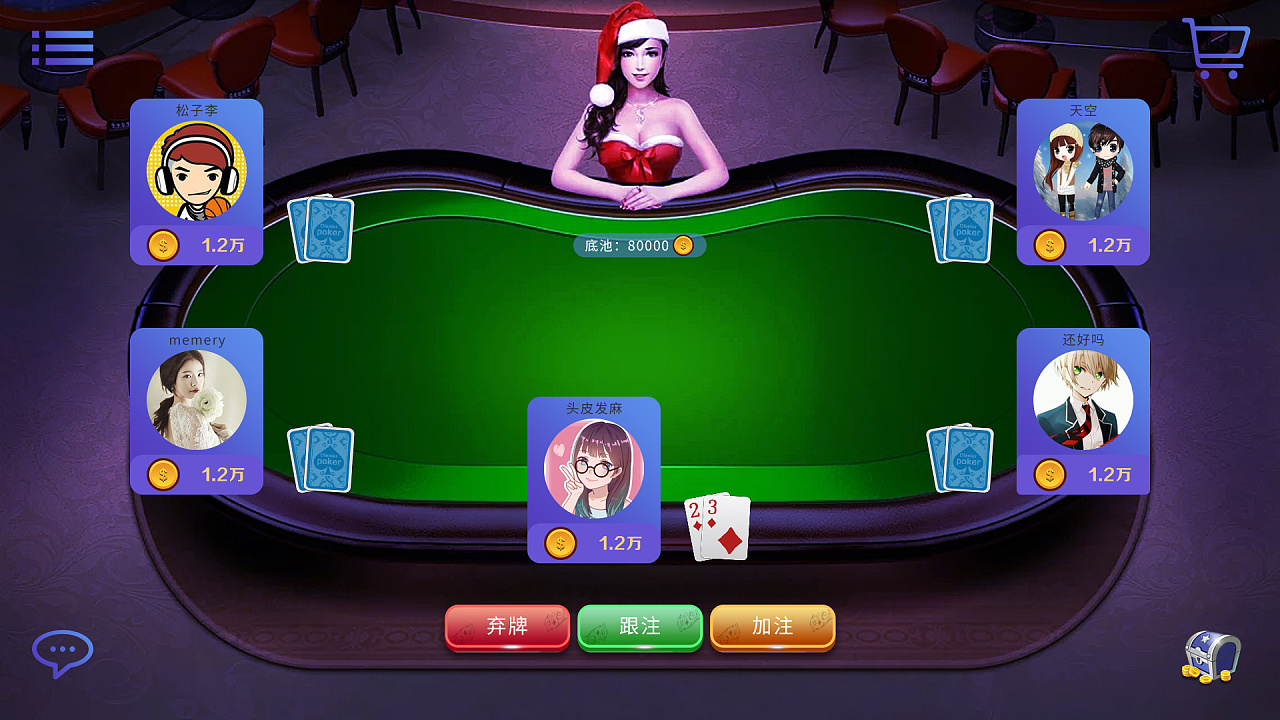Fold with the red 弃牌 button
Image resolution: width=1280 pixels, height=720 pixels.
tap(507, 627)
